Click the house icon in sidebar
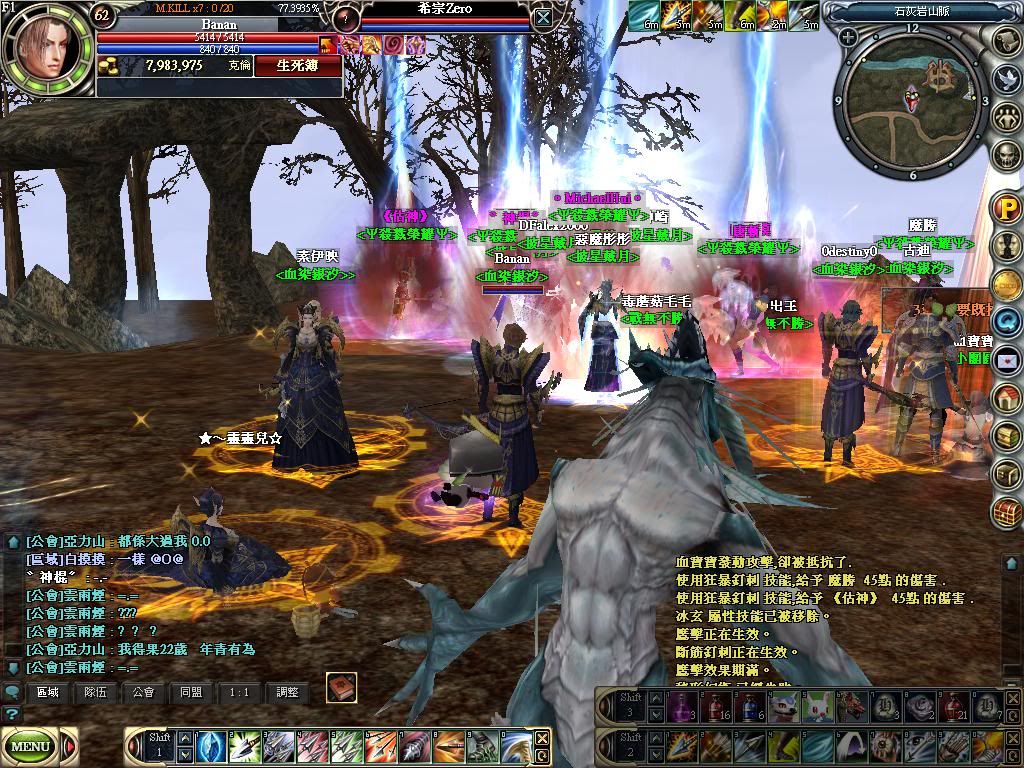The height and width of the screenshot is (768, 1024). point(1006,398)
